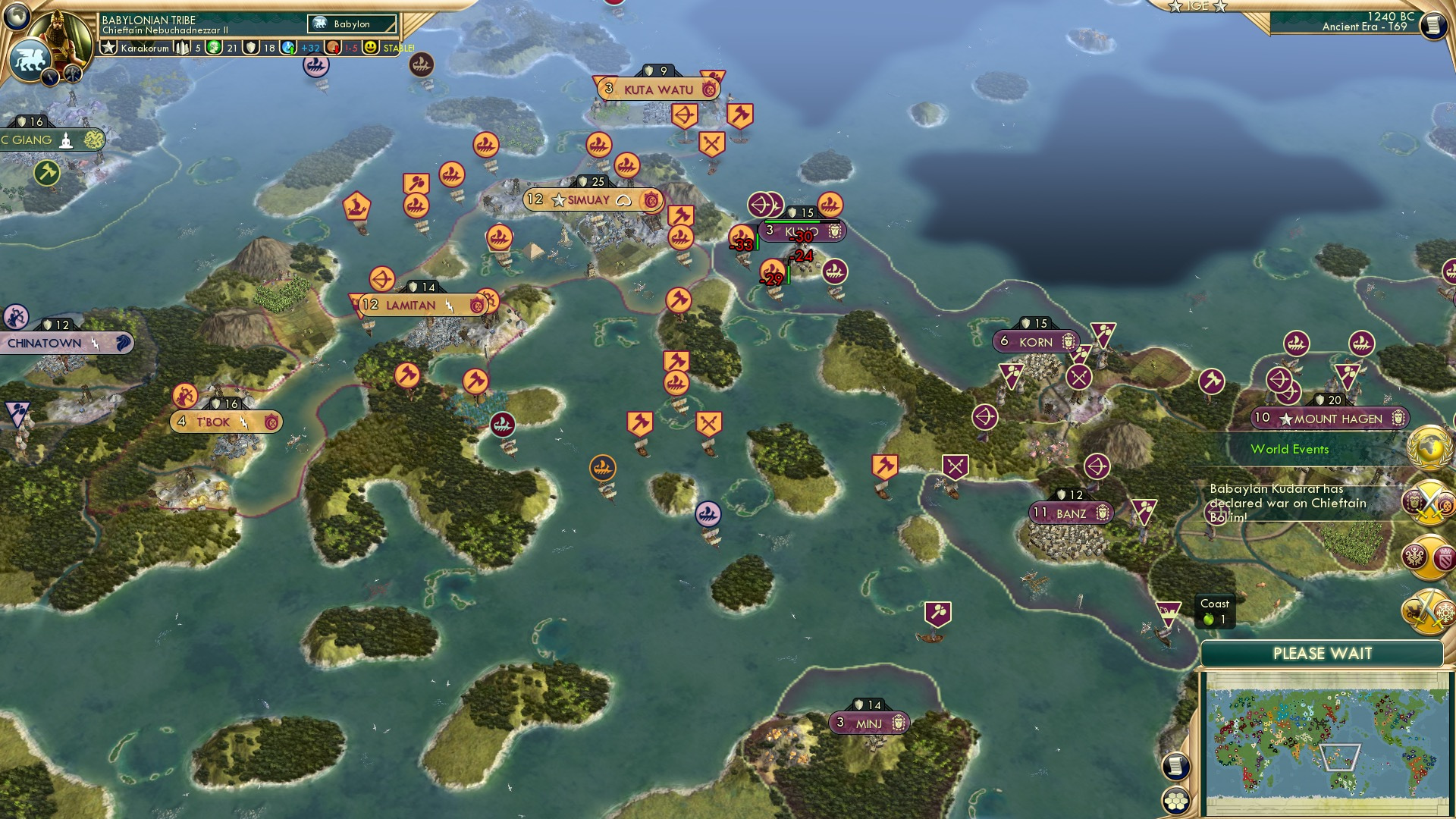Open the Civilopedia winged-lion icon
The image size is (1456, 819).
pos(29,61)
